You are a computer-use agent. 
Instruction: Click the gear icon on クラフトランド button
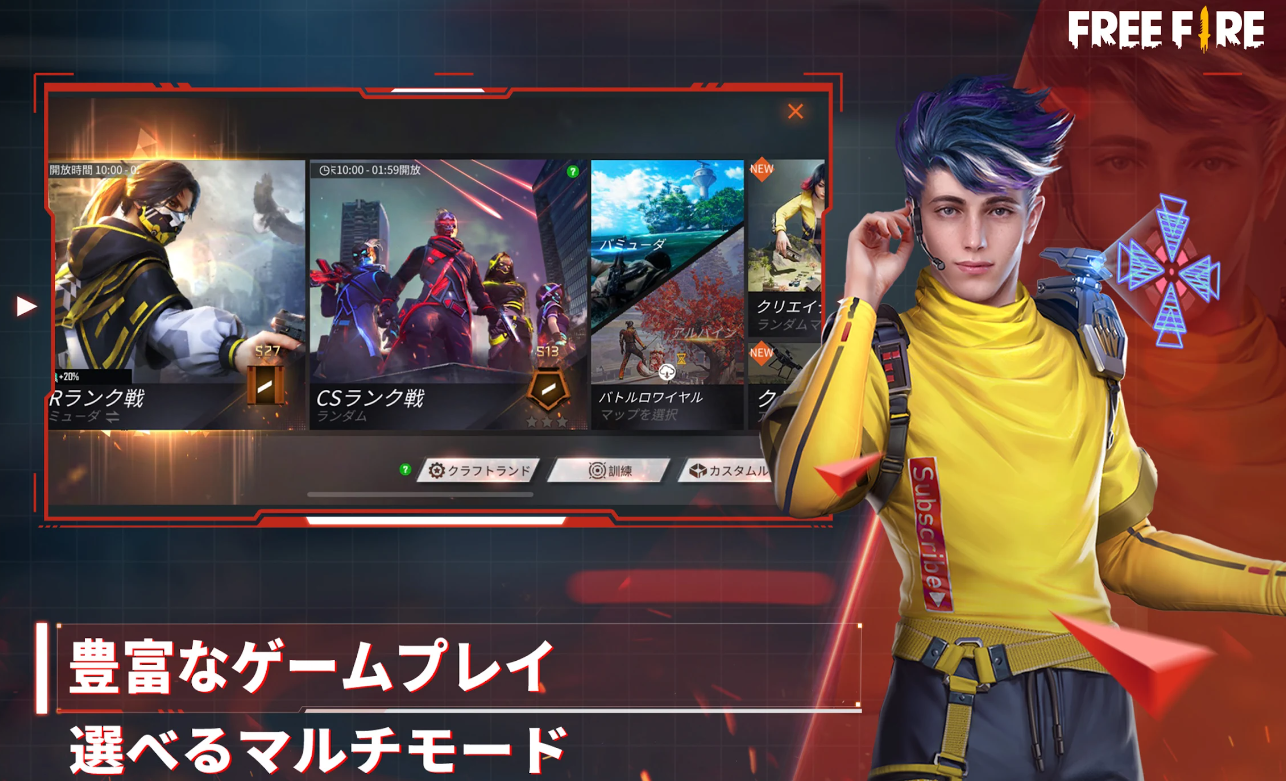(436, 471)
